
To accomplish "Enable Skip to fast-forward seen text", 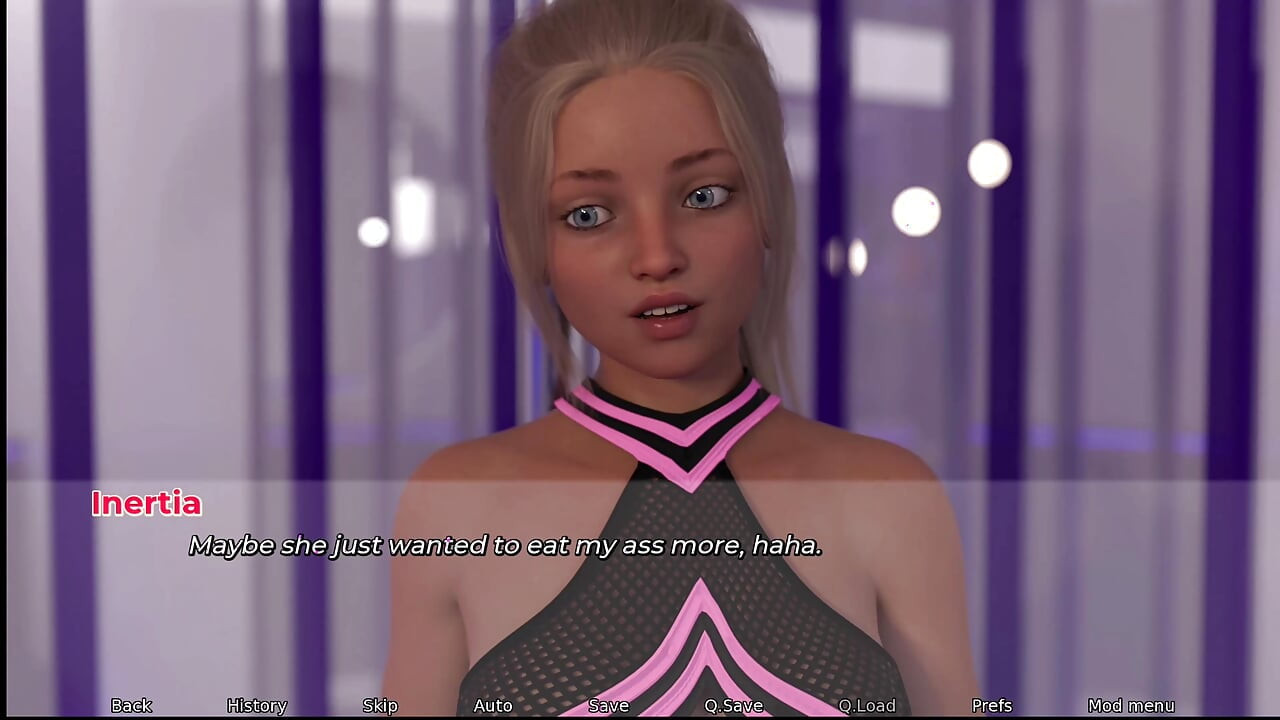I will [x=380, y=705].
